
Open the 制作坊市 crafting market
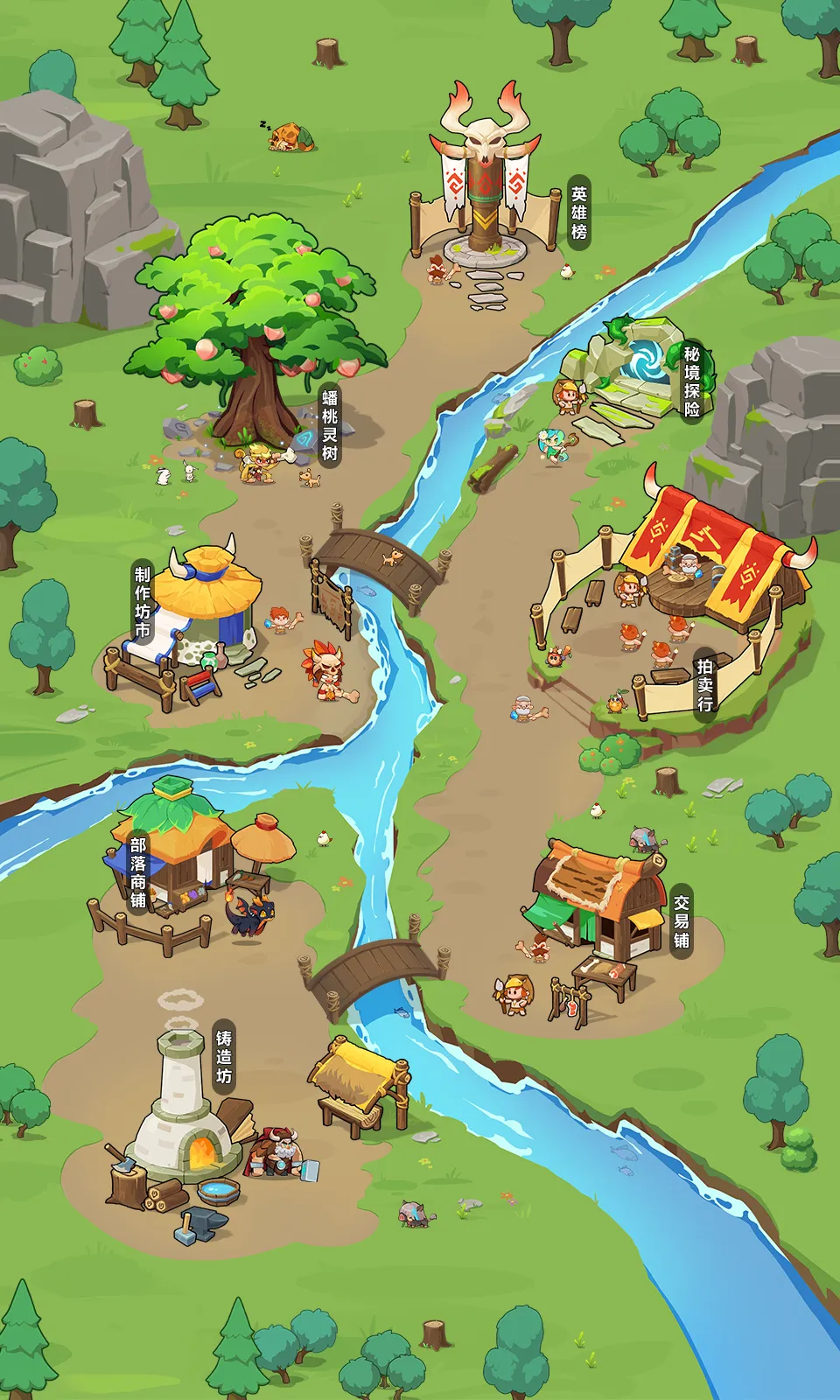coord(143,602)
